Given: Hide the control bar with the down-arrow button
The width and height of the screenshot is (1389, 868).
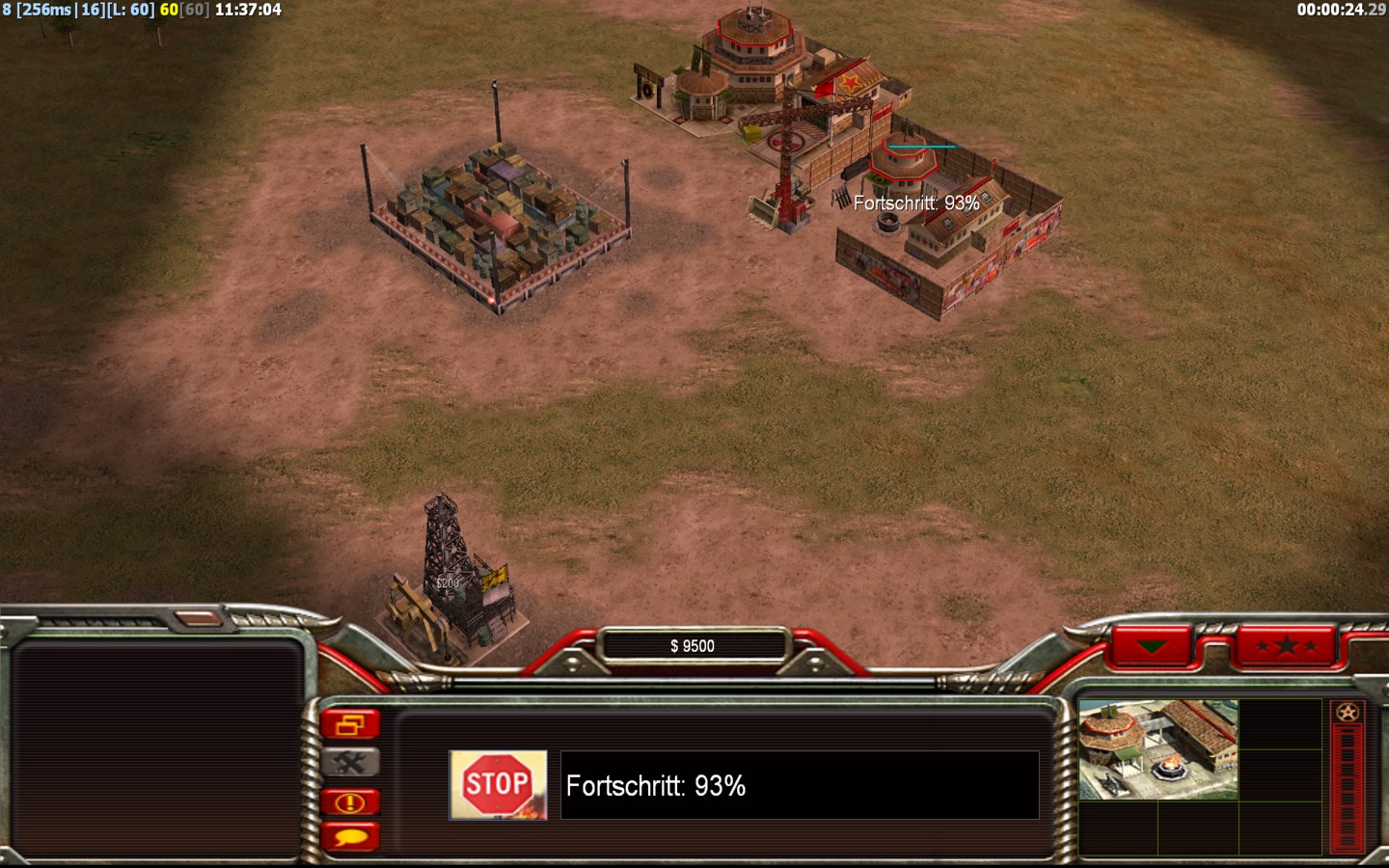Looking at the screenshot, I should (x=1151, y=646).
